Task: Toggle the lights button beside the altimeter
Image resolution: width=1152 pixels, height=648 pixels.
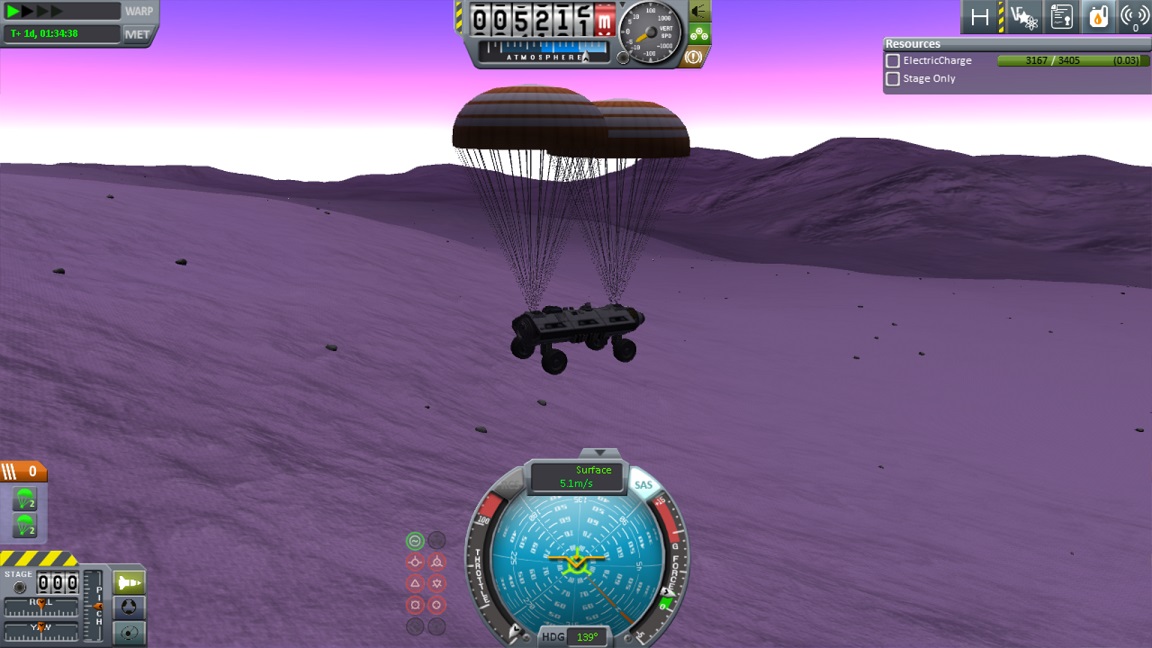Action: [x=700, y=12]
